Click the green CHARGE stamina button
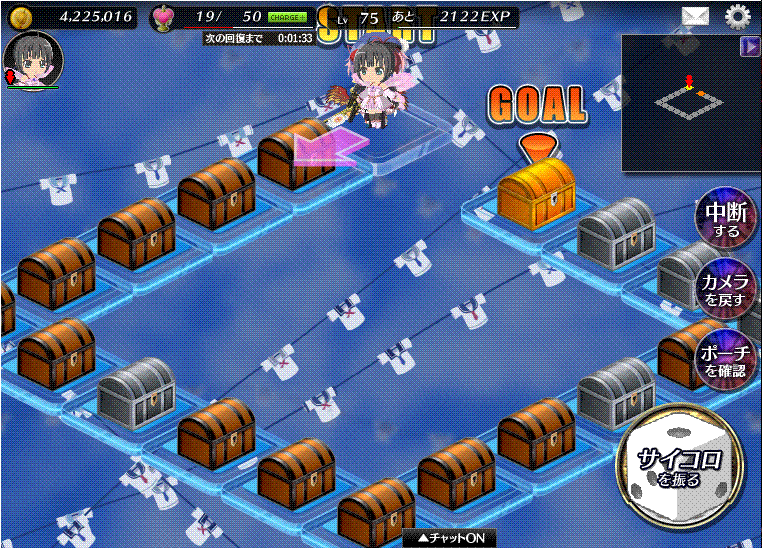Image resolution: width=762 pixels, height=549 pixels. pos(288,17)
